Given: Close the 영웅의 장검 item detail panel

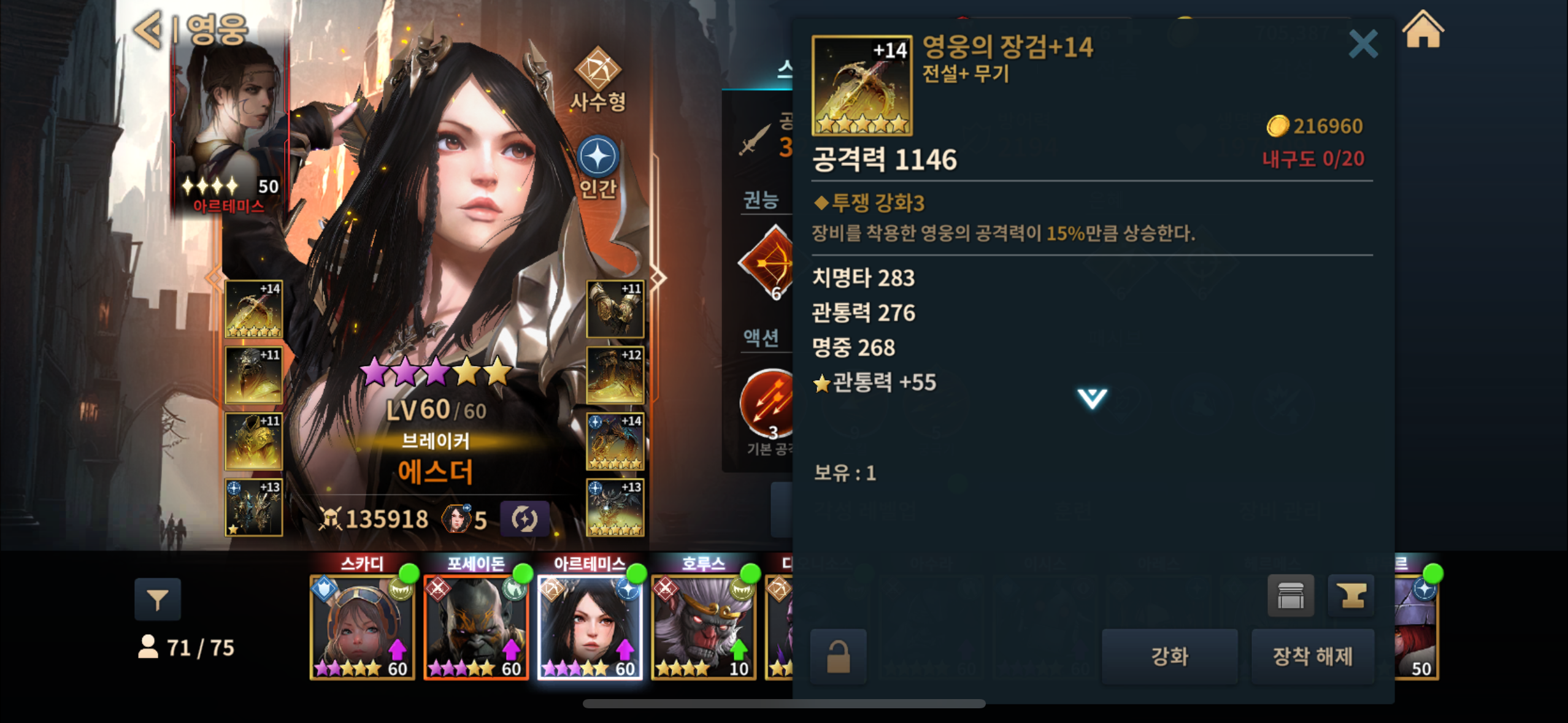Looking at the screenshot, I should click(1362, 44).
